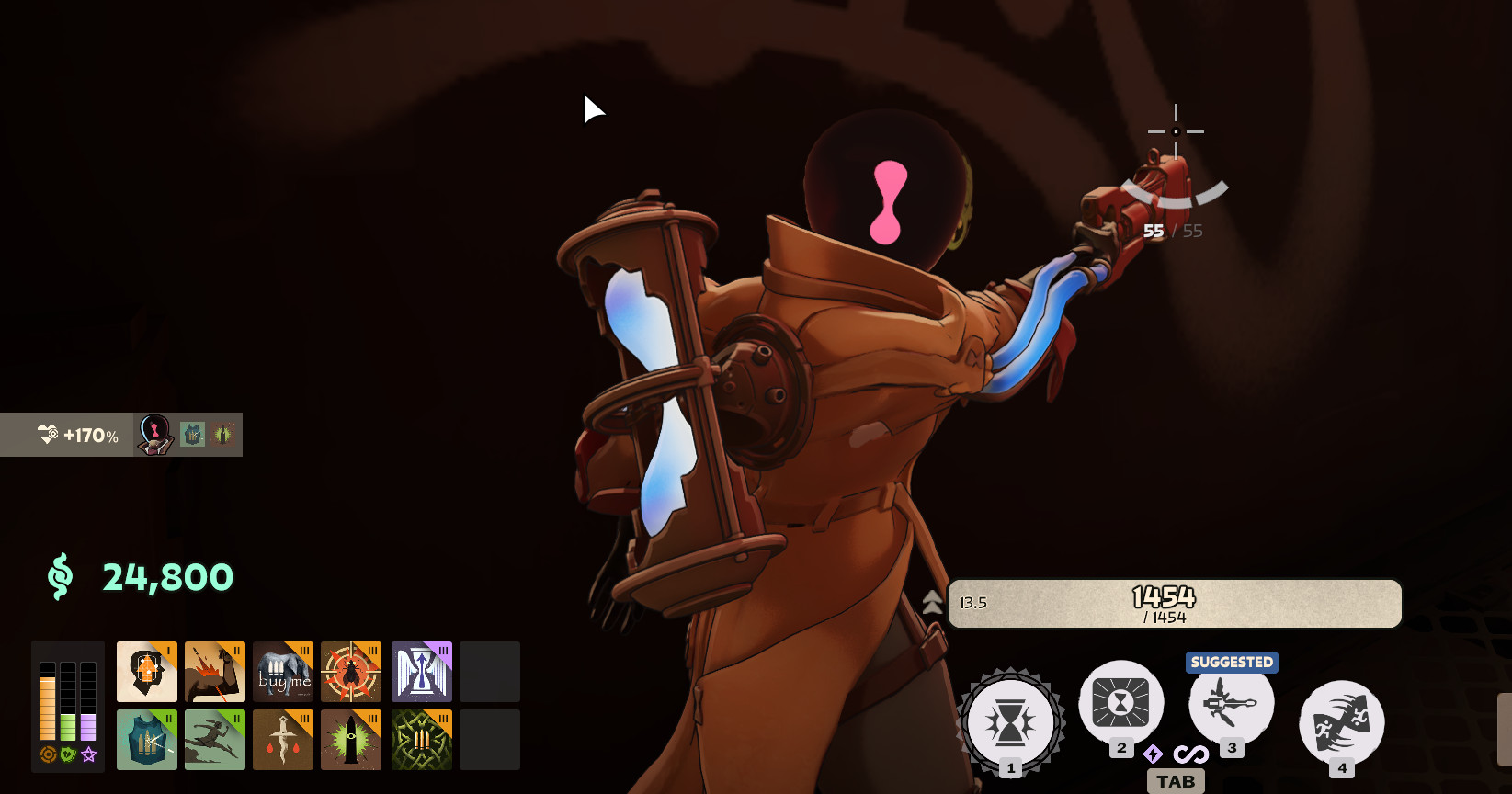
Task: Select the black obelisk eye item
Action: pyautogui.click(x=351, y=740)
